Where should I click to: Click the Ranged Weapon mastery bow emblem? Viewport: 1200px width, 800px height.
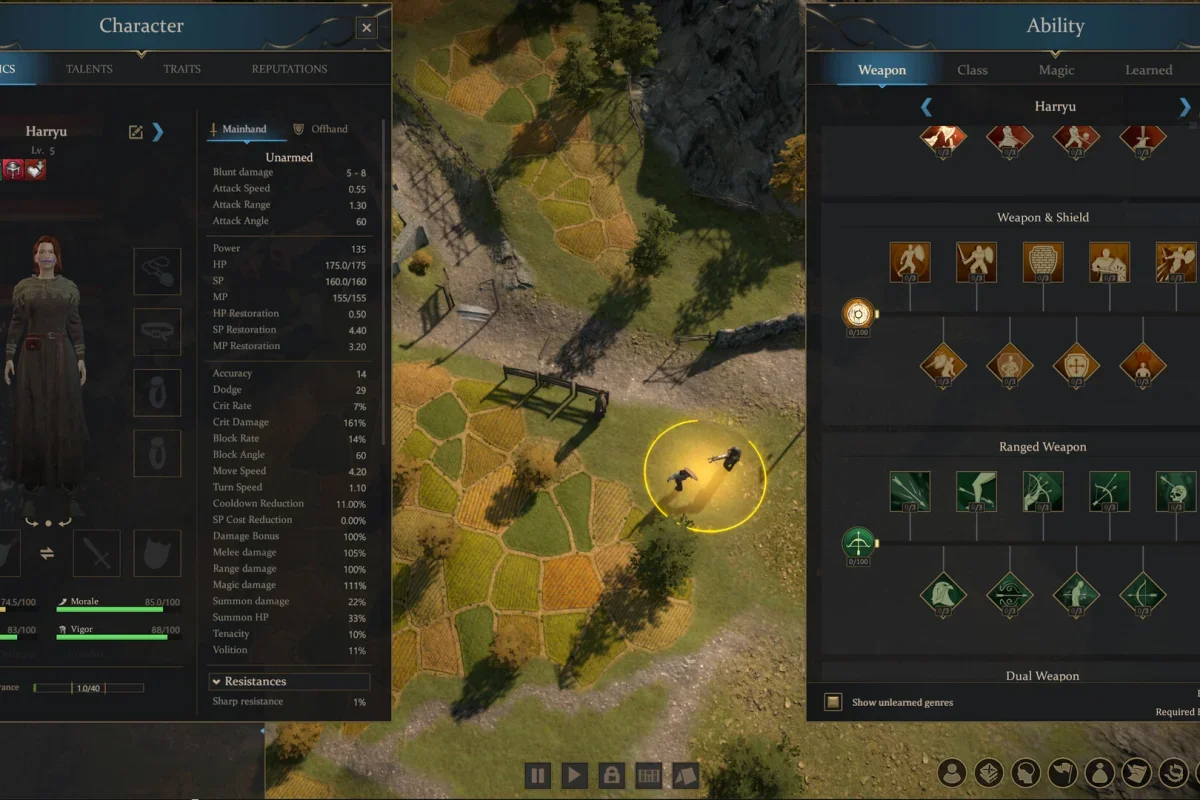pos(858,544)
